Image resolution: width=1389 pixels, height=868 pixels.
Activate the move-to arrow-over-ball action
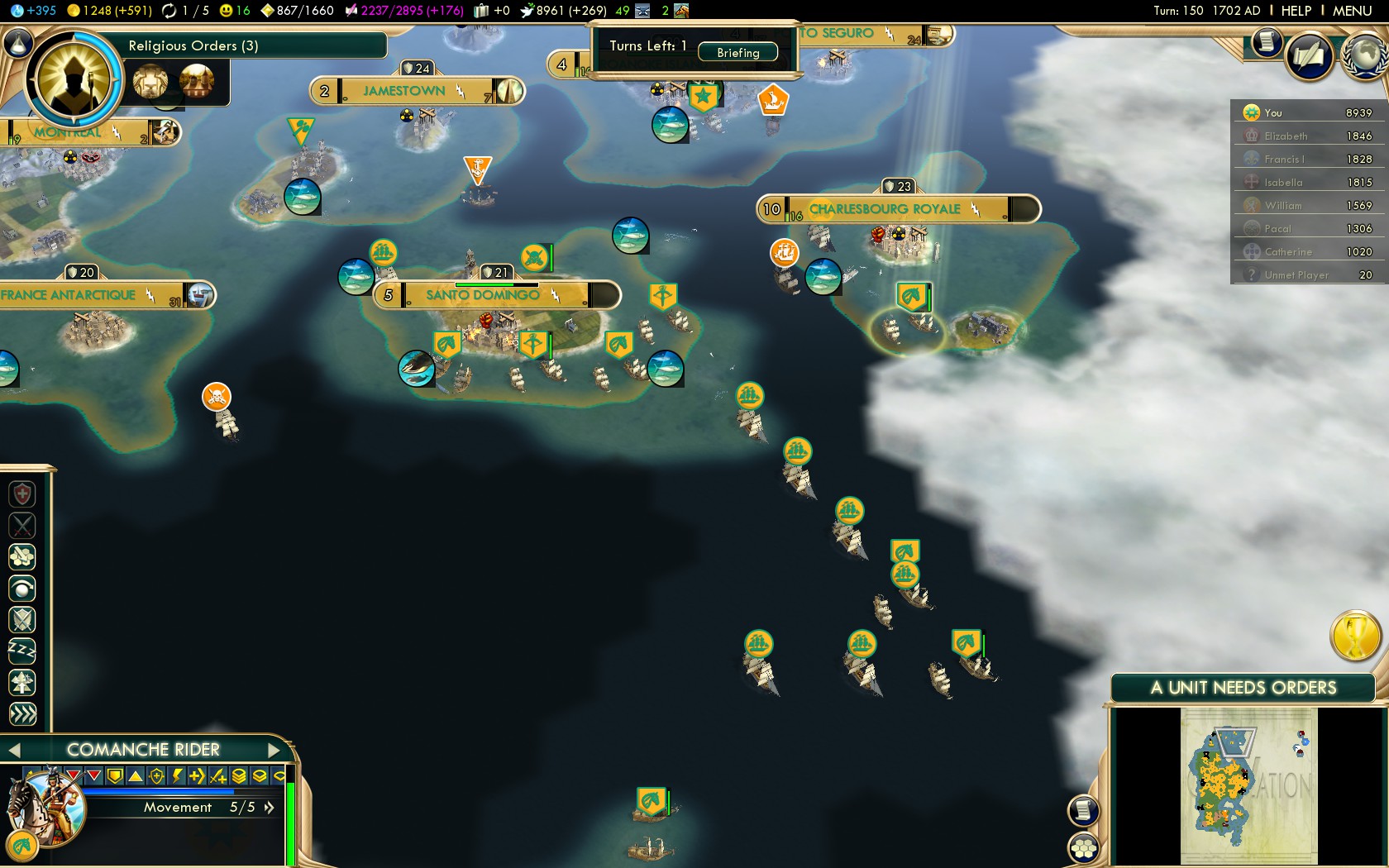pos(22,588)
